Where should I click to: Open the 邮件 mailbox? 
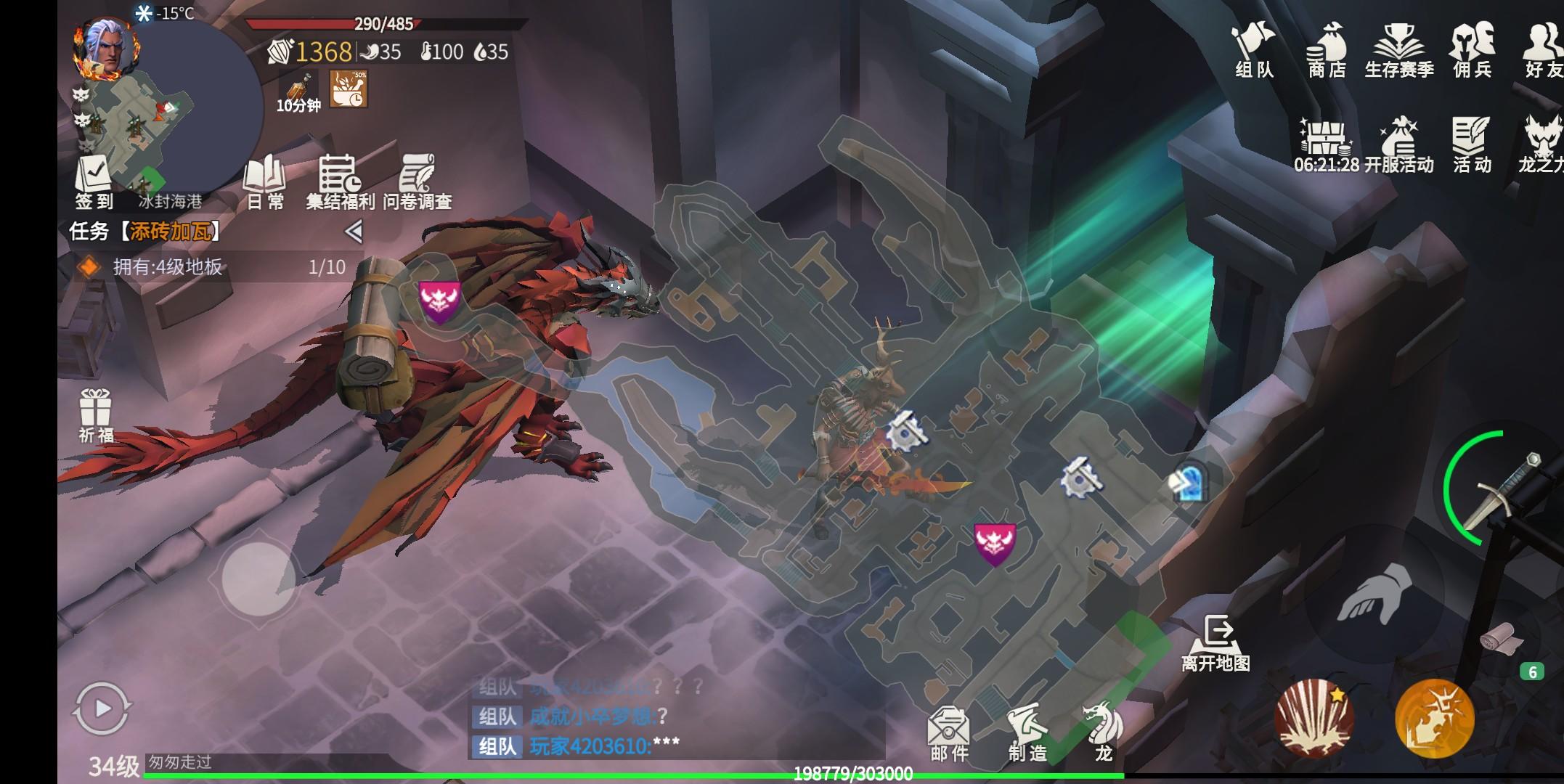pyautogui.click(x=949, y=733)
